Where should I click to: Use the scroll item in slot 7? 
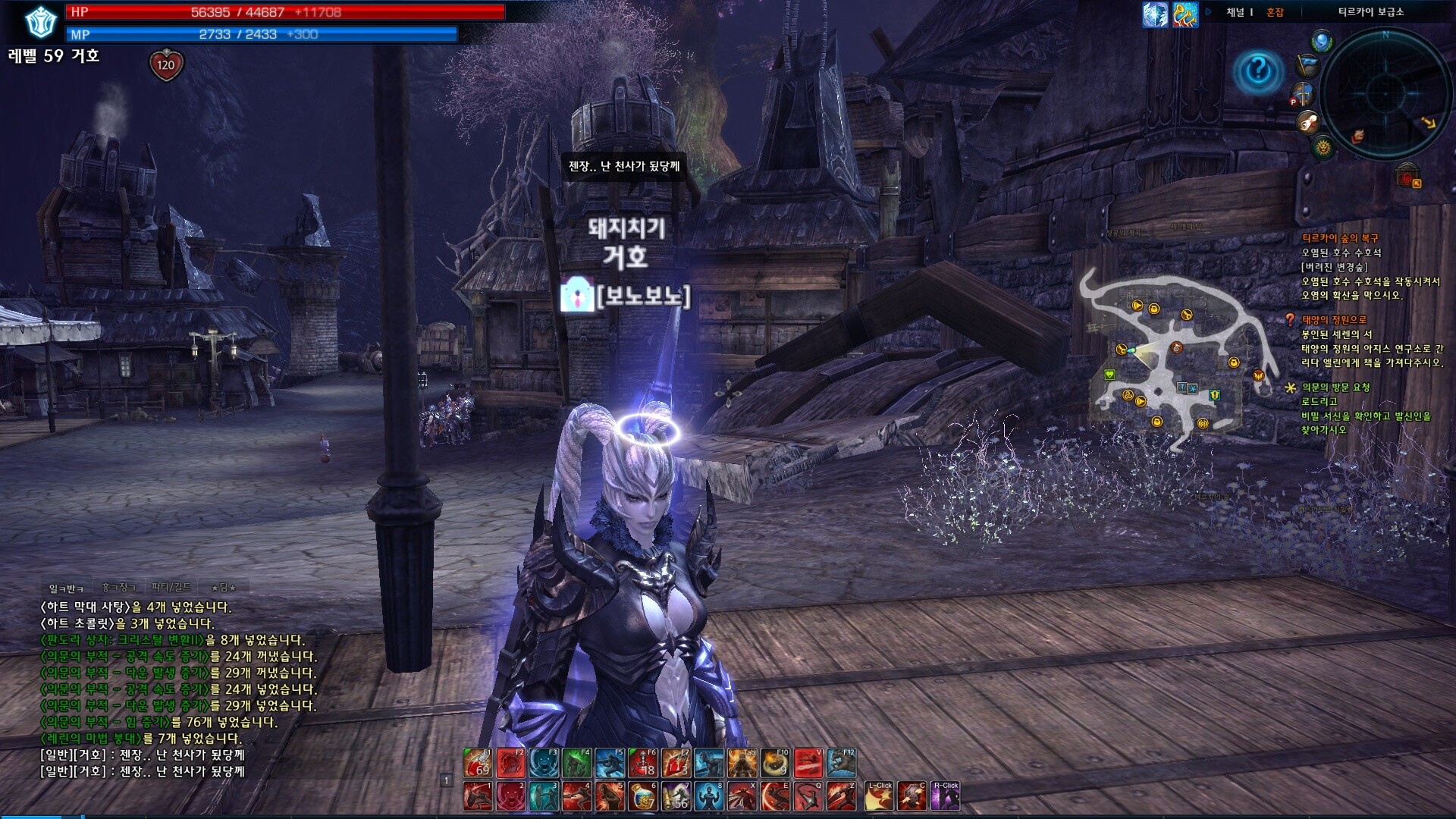coord(675,796)
